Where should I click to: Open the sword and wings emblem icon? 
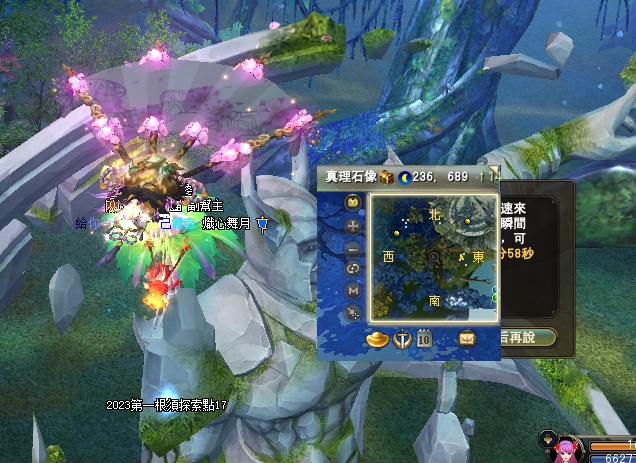(x=401, y=339)
